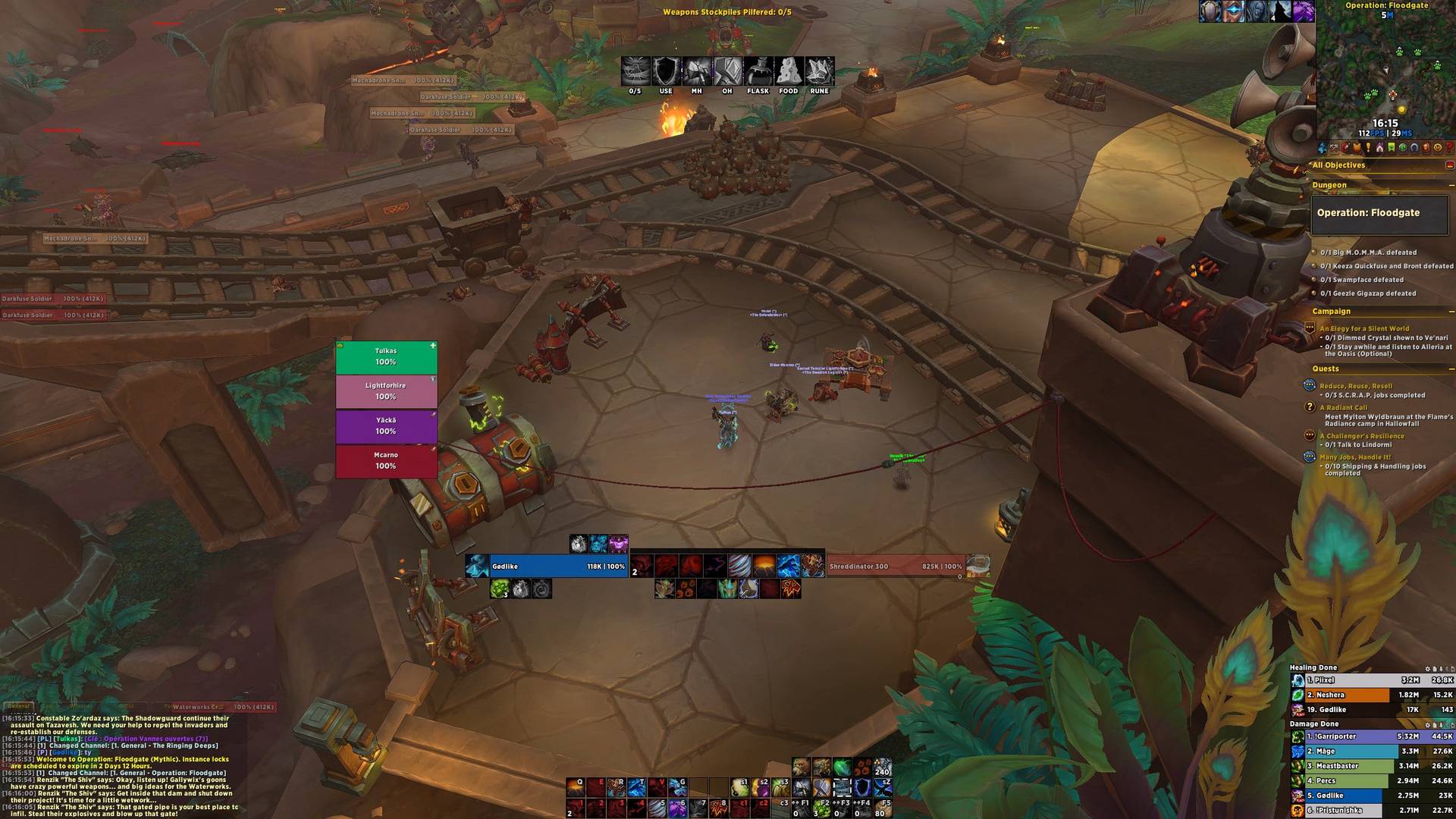Click Mcarno's red party frame
1456x819 pixels.
click(386, 461)
